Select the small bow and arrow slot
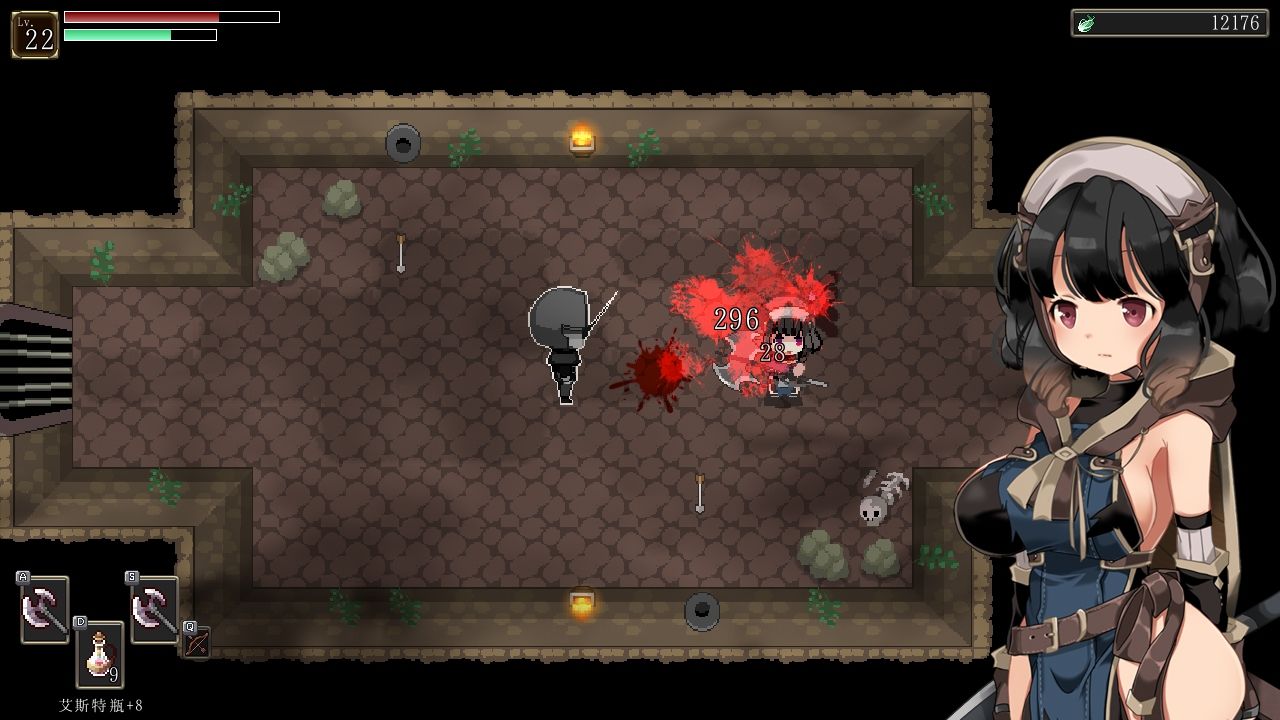Viewport: 1280px width, 720px height. point(197,643)
